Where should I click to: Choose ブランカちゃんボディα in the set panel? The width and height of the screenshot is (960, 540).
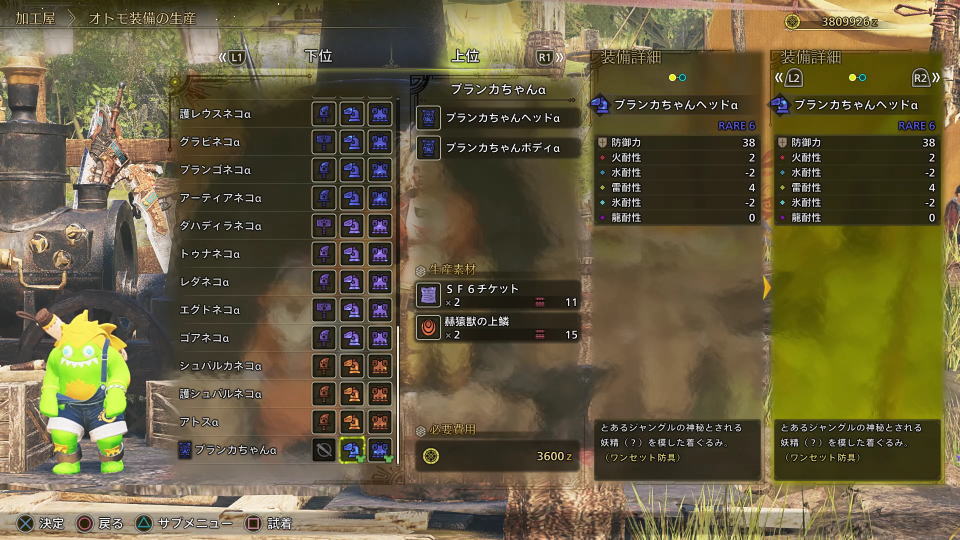(x=496, y=148)
